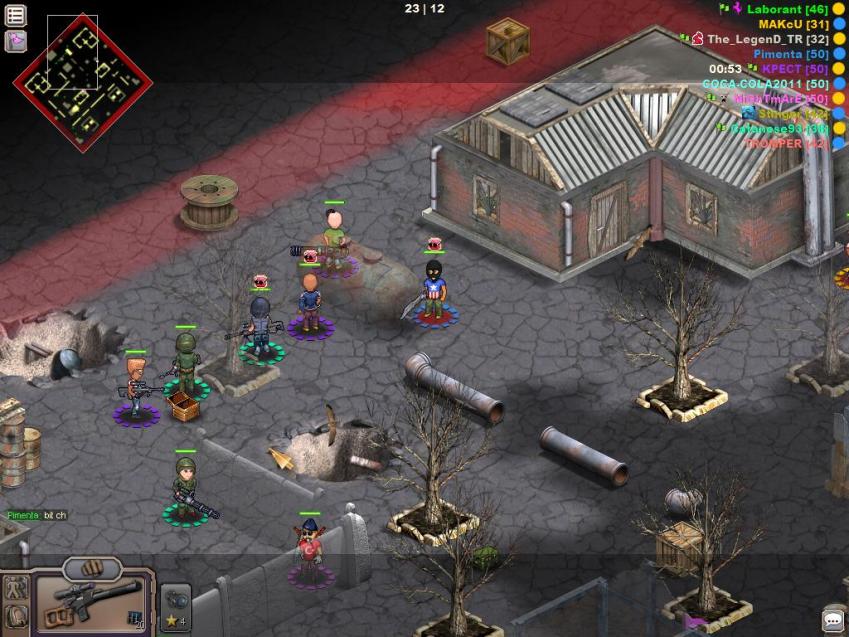Select player MAKcU in the player list
The width and height of the screenshot is (849, 637).
tap(794, 24)
